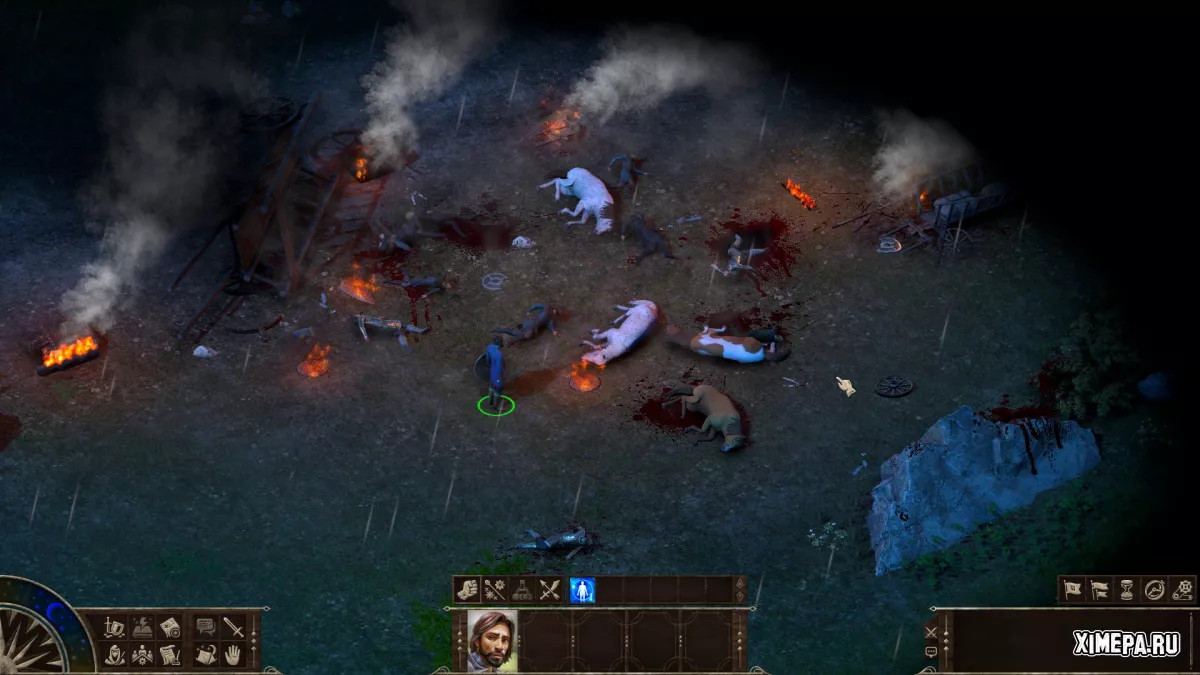Viewport: 1200px width, 675px height.
Task: Switch to the potion flask items tab
Action: point(521,590)
